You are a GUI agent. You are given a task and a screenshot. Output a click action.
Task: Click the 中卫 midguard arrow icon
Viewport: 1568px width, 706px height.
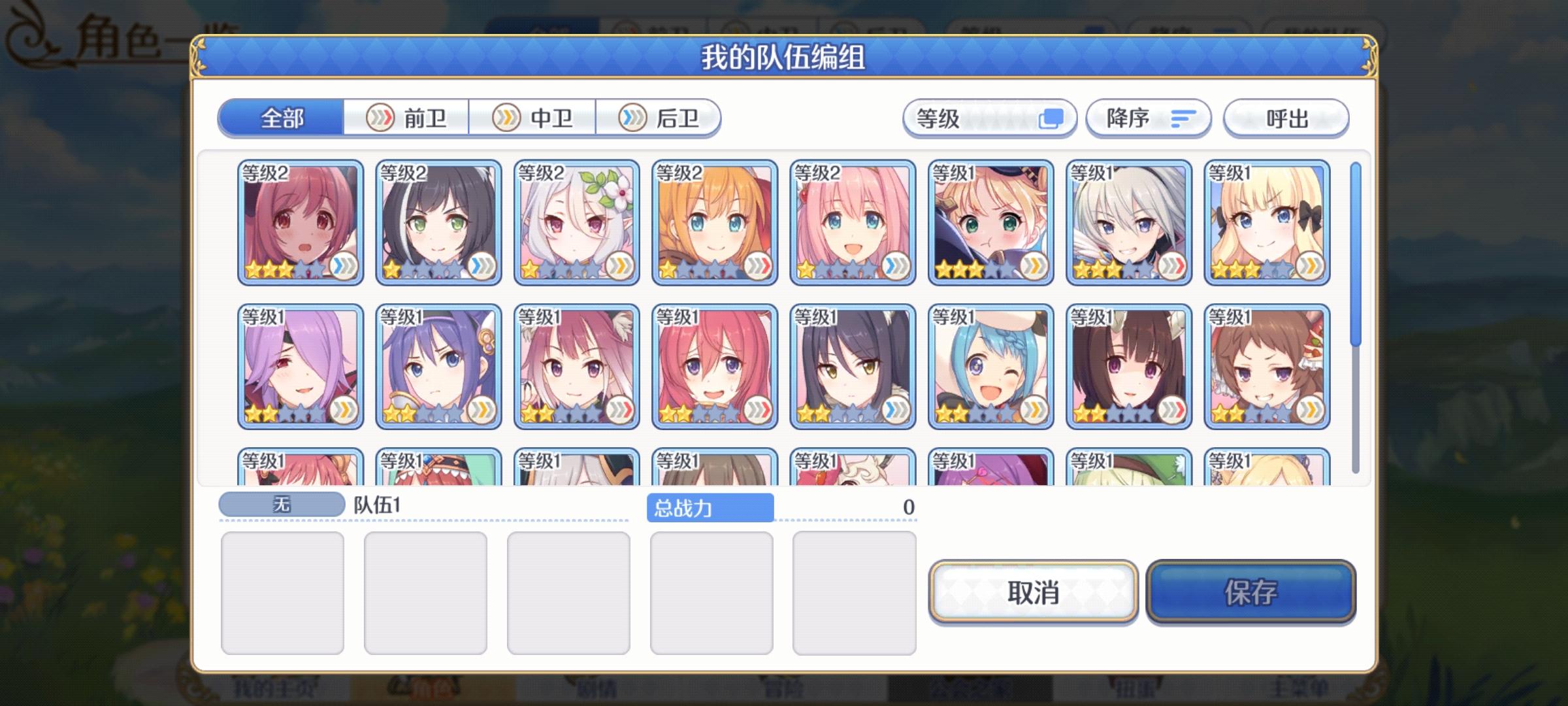(x=506, y=118)
